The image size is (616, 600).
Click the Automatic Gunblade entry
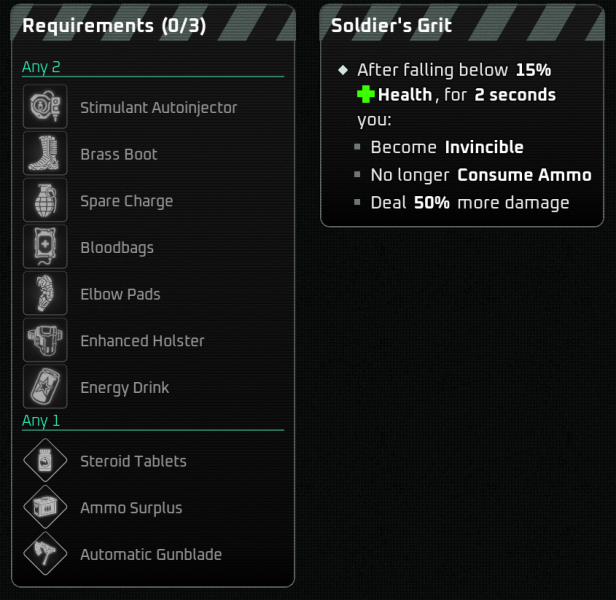point(150,555)
